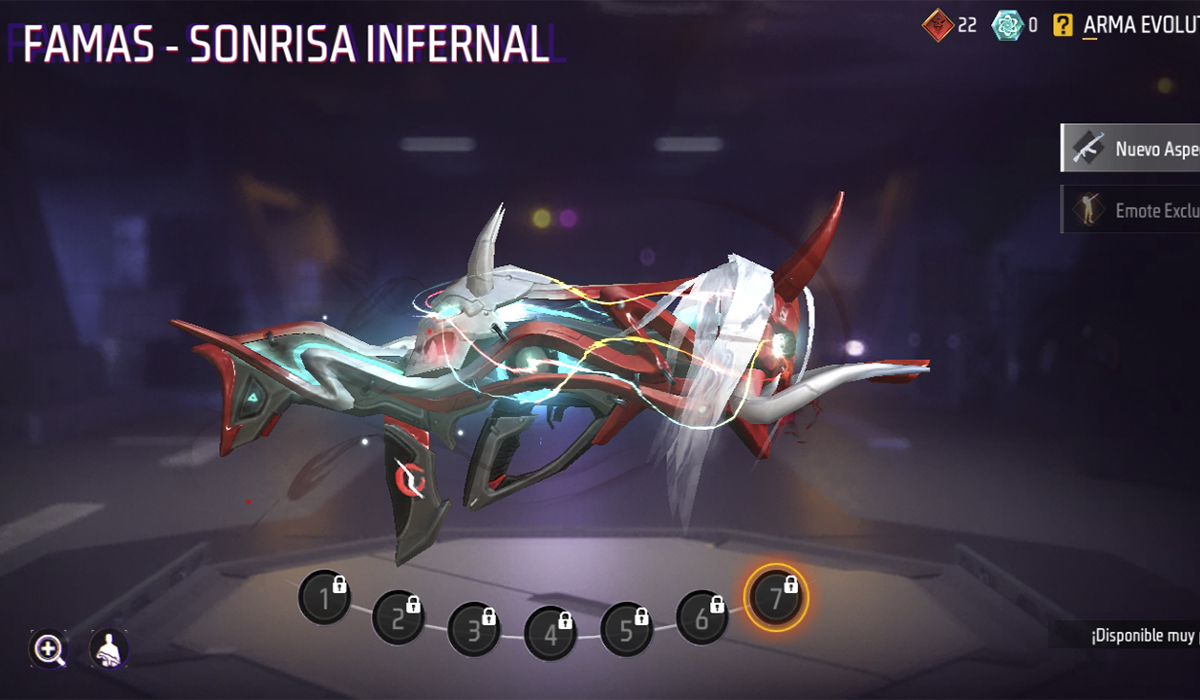Open the magnifier zoom view
The image size is (1200, 700).
[48, 650]
